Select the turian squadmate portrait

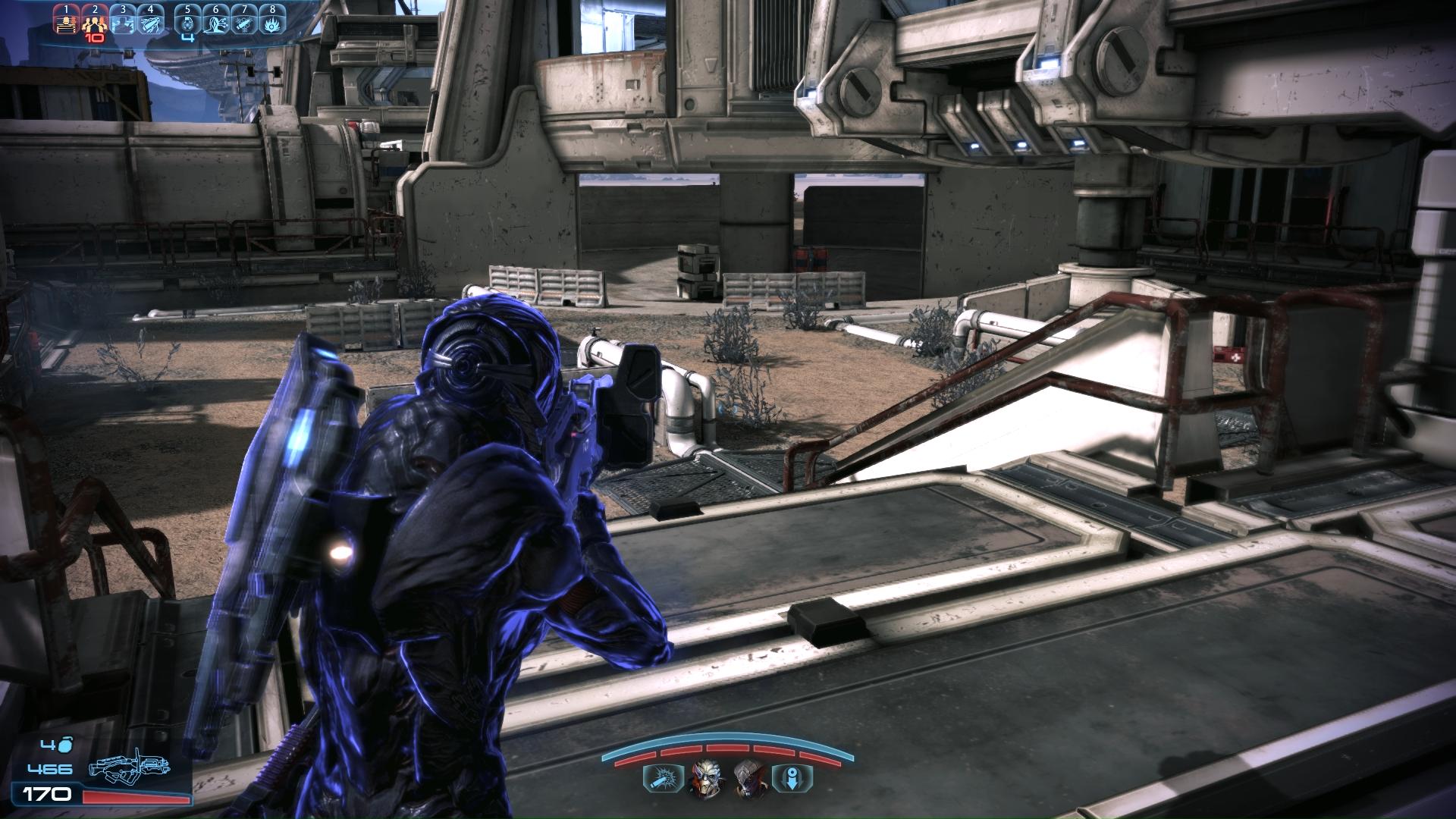click(x=706, y=778)
